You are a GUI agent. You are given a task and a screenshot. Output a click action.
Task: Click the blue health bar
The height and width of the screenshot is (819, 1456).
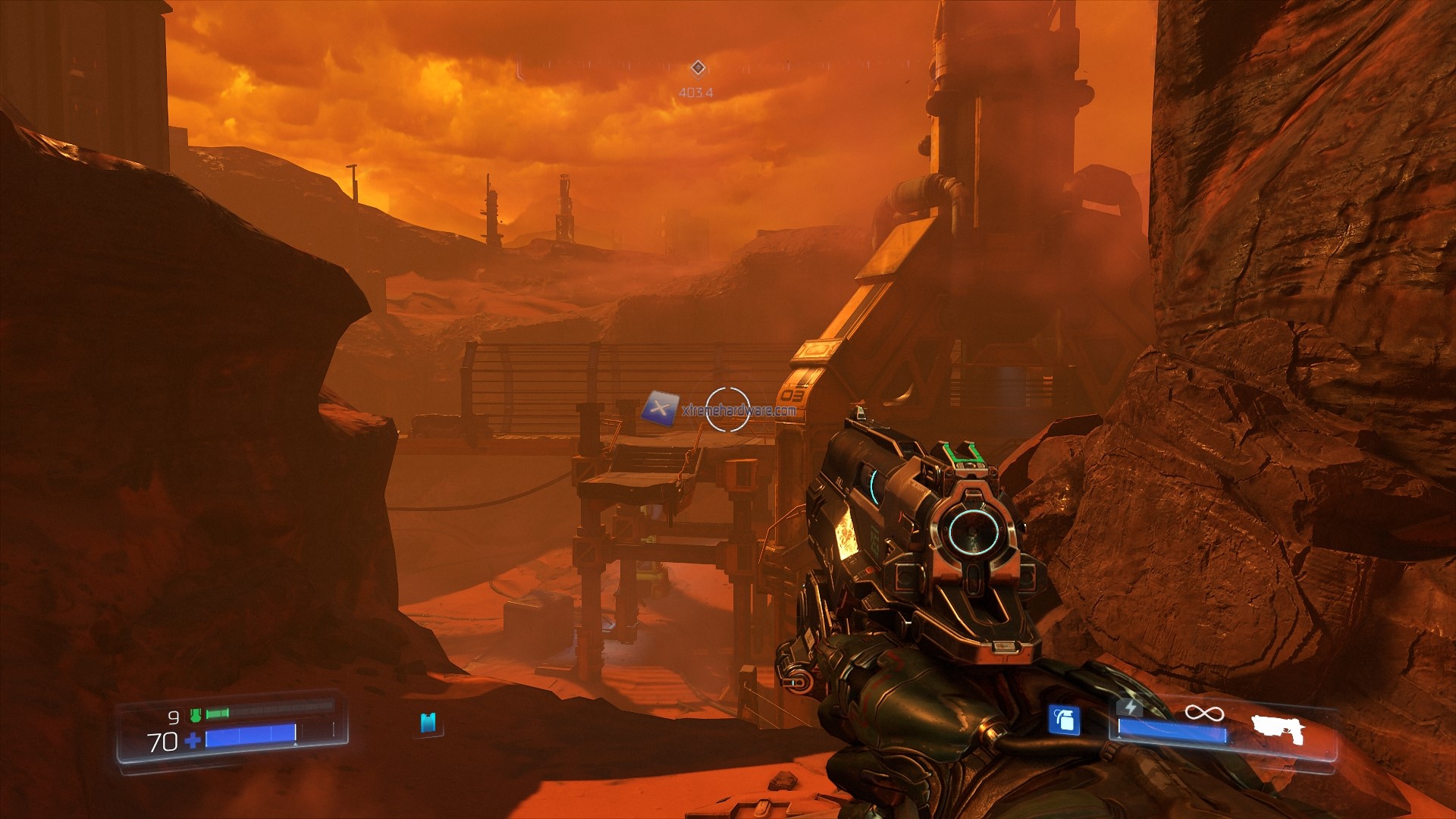pos(250,736)
